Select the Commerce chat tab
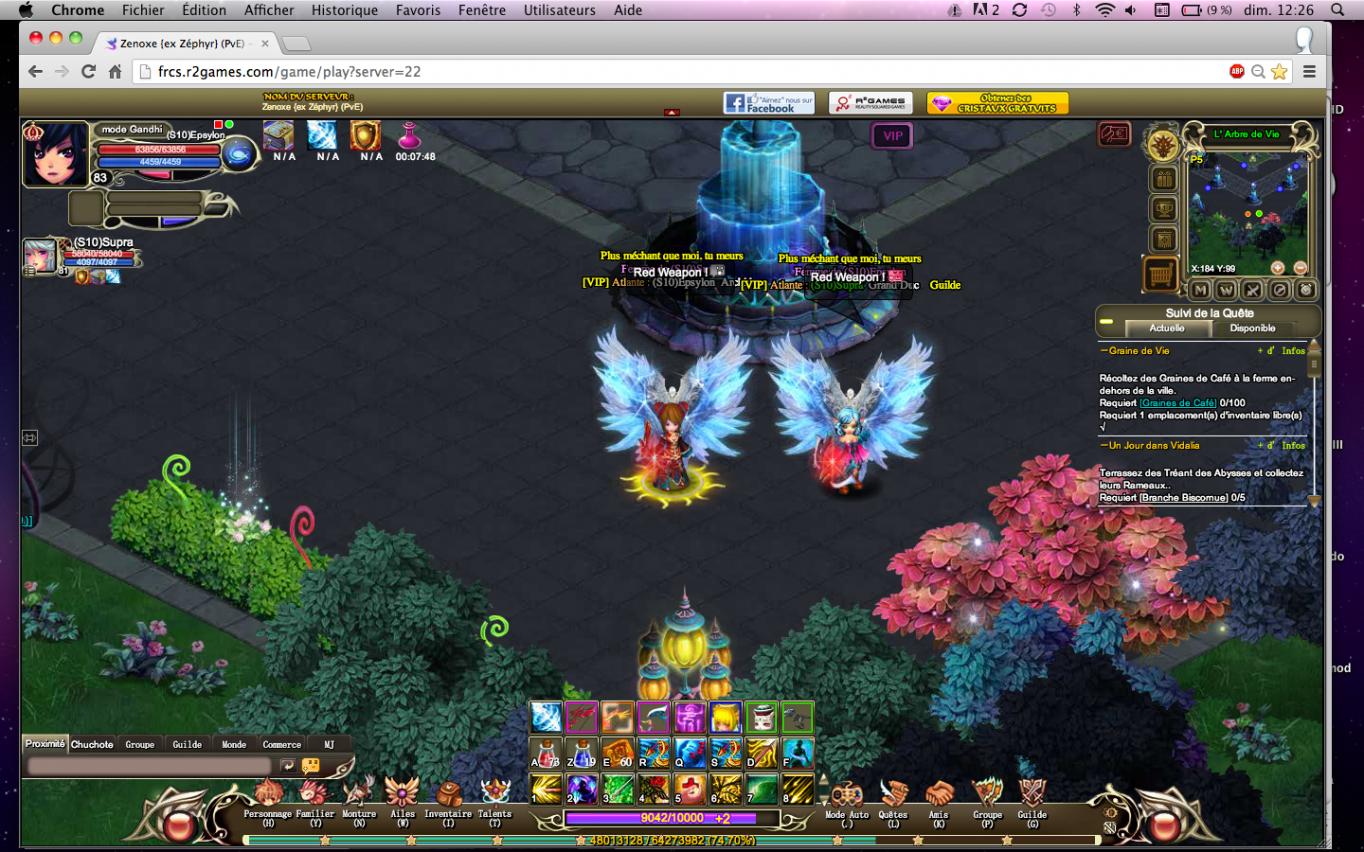Viewport: 1364px width, 852px height. pyautogui.click(x=282, y=744)
